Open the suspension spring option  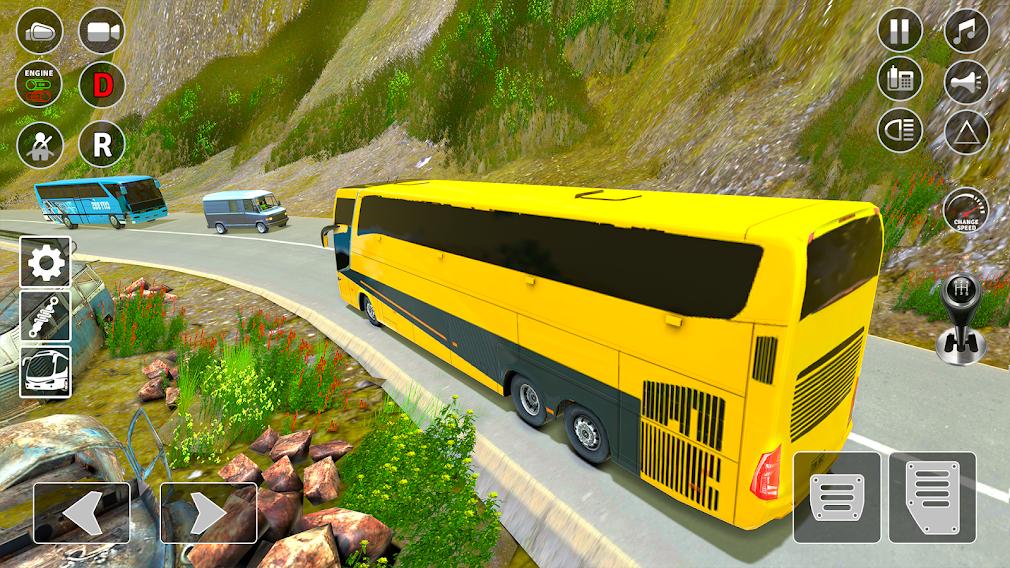point(46,316)
